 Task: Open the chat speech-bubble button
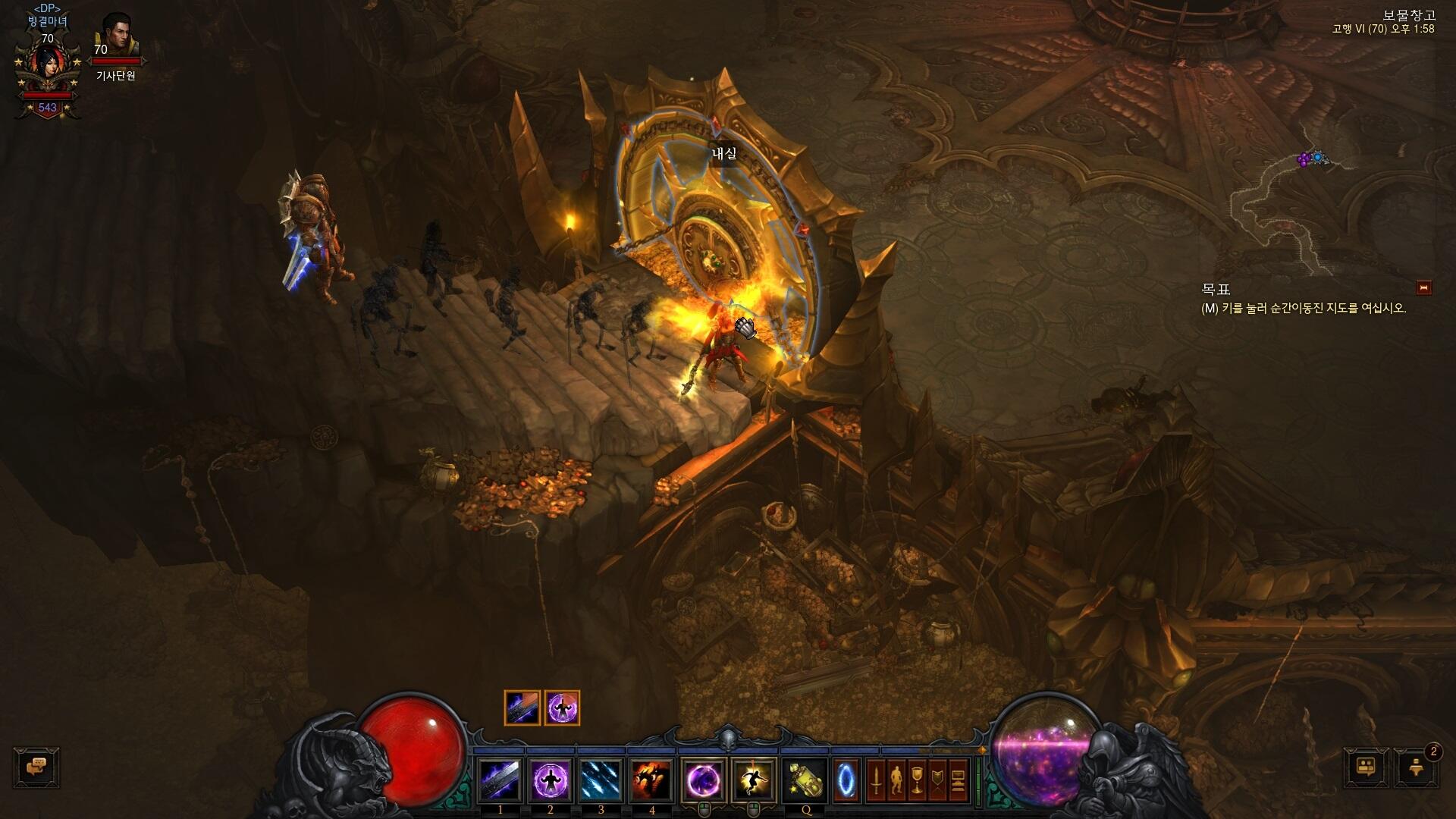pyautogui.click(x=36, y=767)
